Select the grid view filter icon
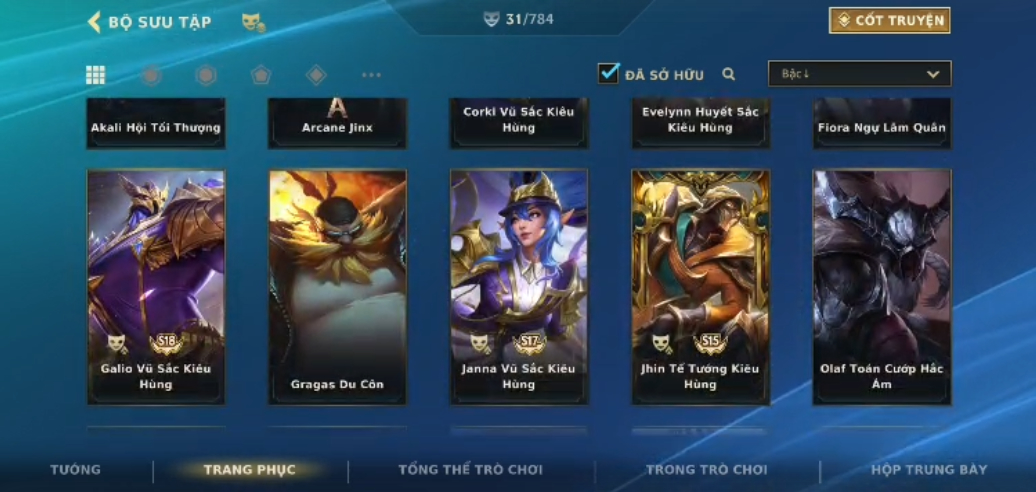This screenshot has width=1036, height=492. [x=96, y=75]
